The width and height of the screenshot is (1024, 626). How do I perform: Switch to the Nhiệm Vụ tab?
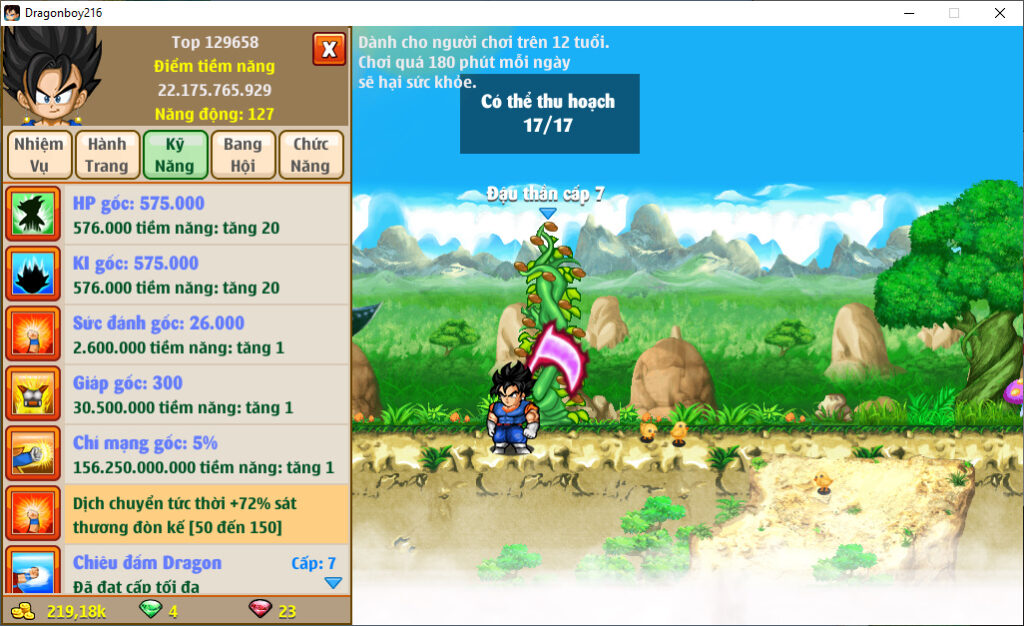[39, 155]
